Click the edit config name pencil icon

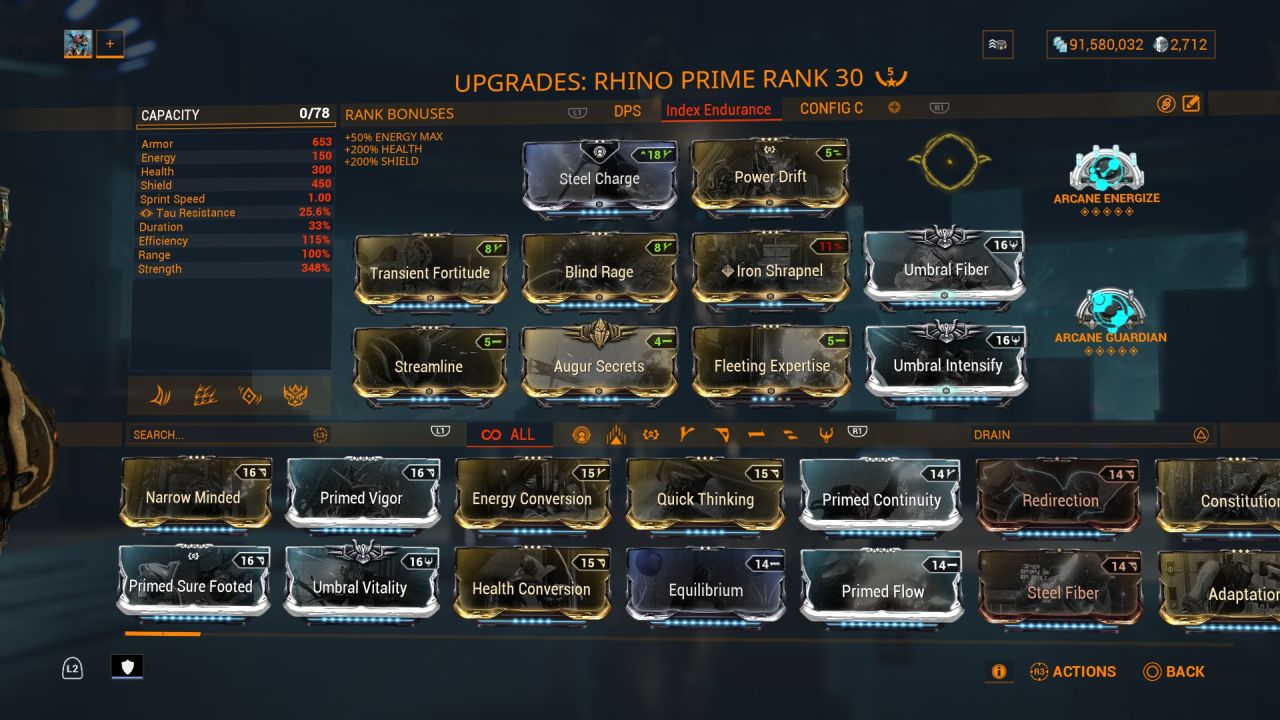pos(1191,104)
